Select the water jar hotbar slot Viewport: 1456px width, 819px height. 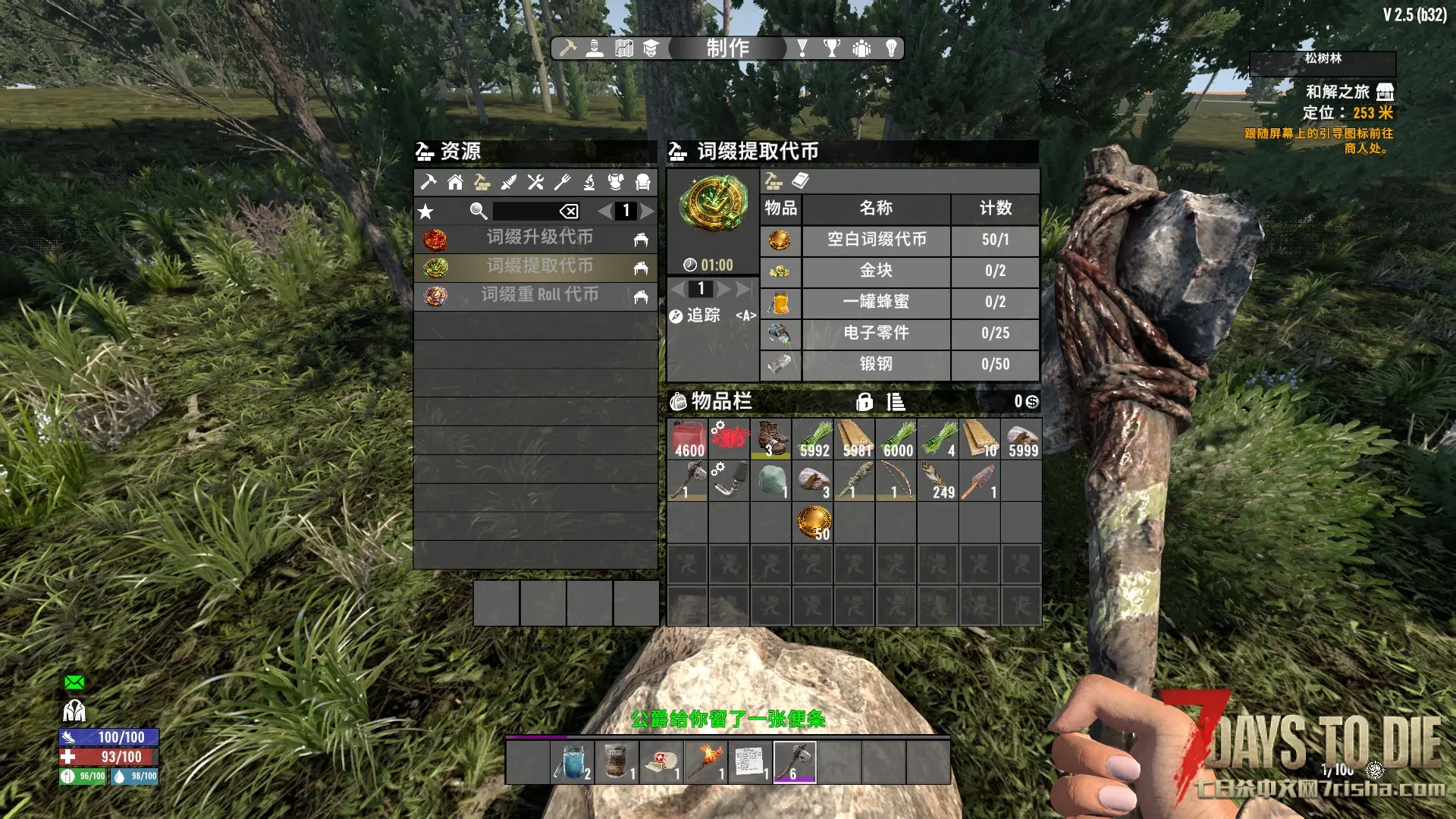click(573, 761)
